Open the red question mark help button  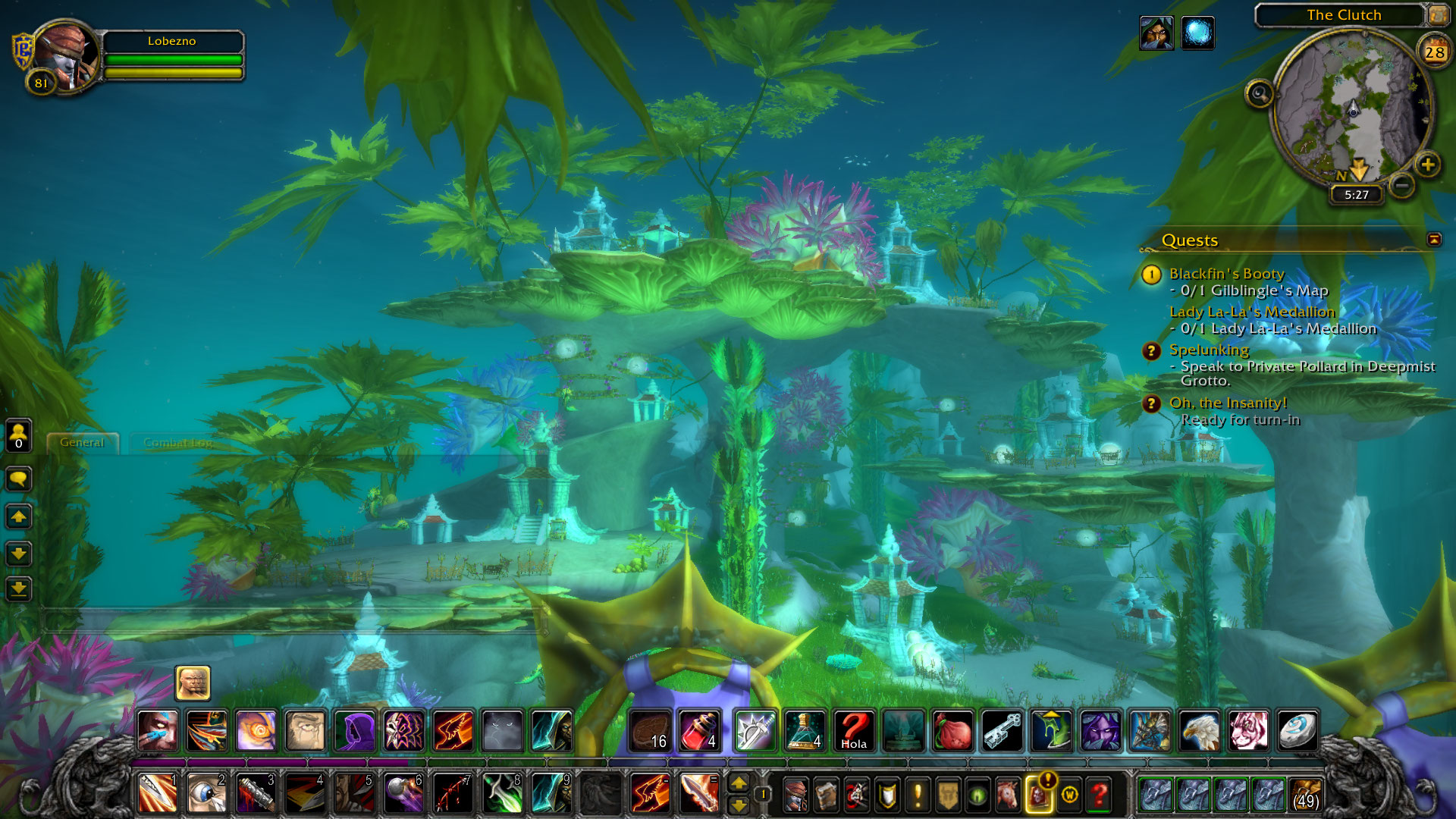click(x=1099, y=795)
